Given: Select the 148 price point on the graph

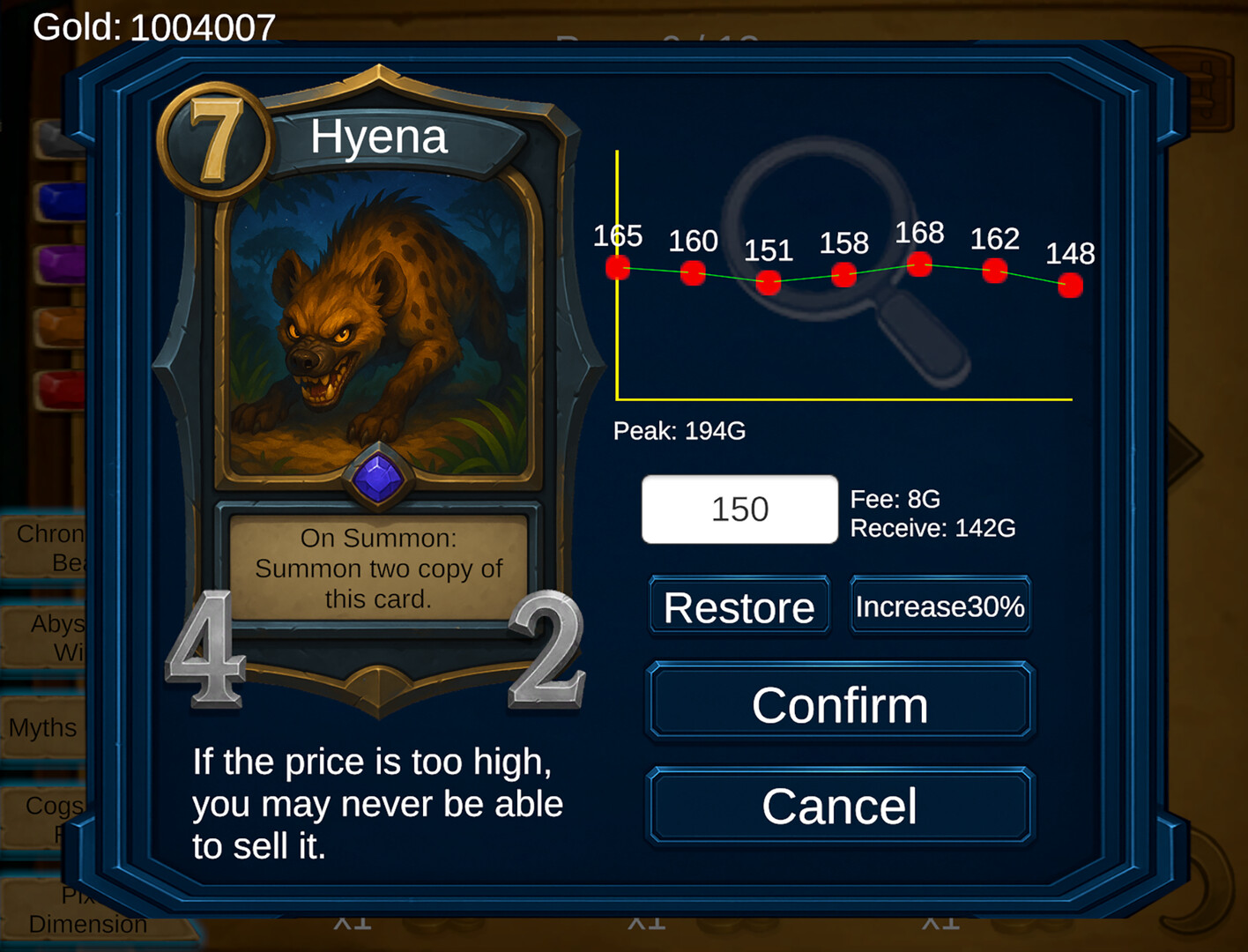Looking at the screenshot, I should tap(1071, 285).
